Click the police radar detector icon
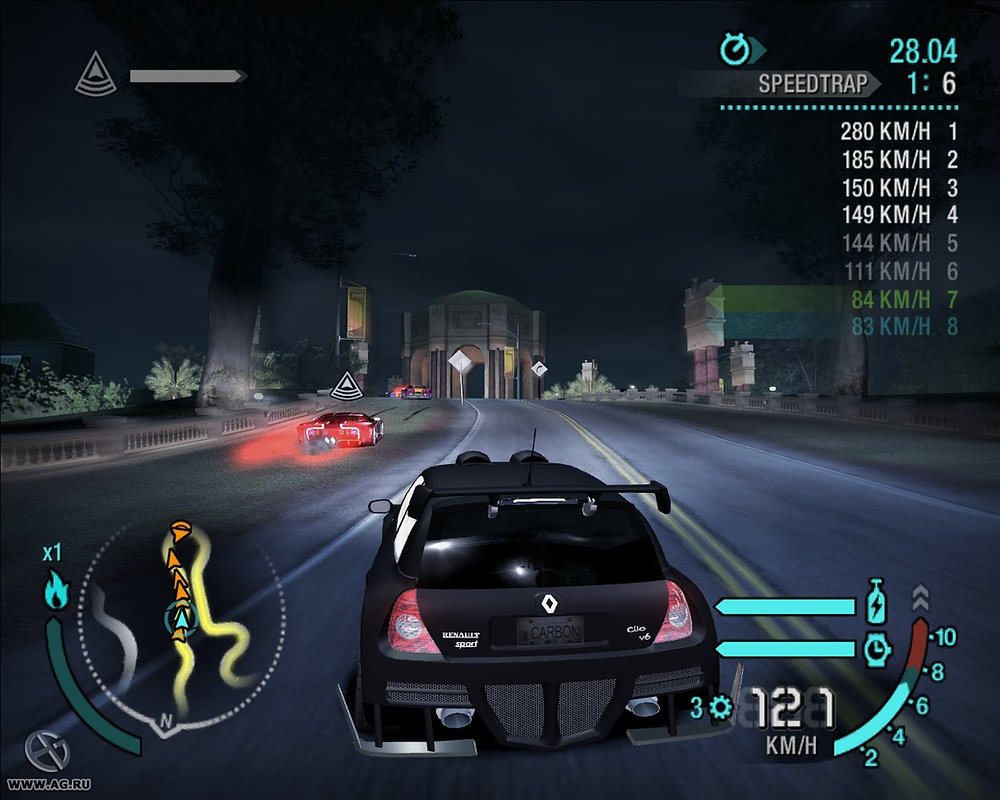This screenshot has height=800, width=1000. pos(96,76)
